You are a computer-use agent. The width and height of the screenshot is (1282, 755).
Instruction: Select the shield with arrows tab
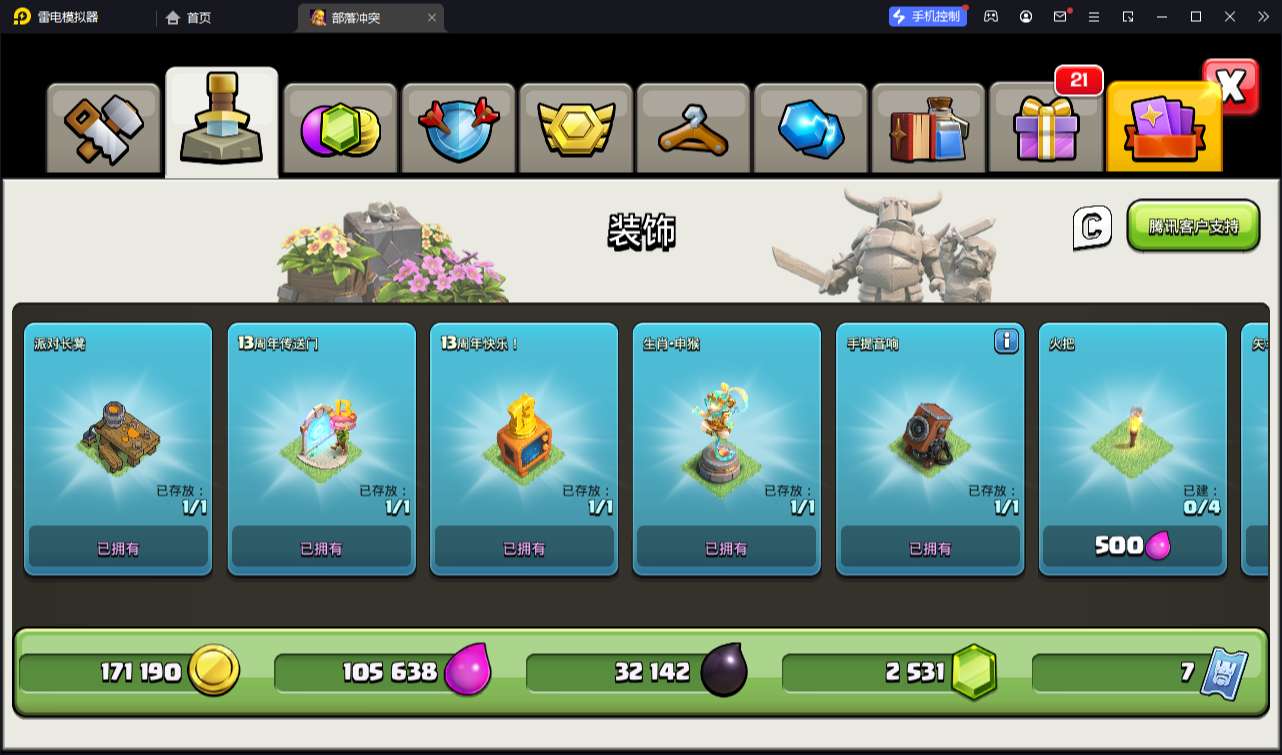pyautogui.click(x=457, y=129)
